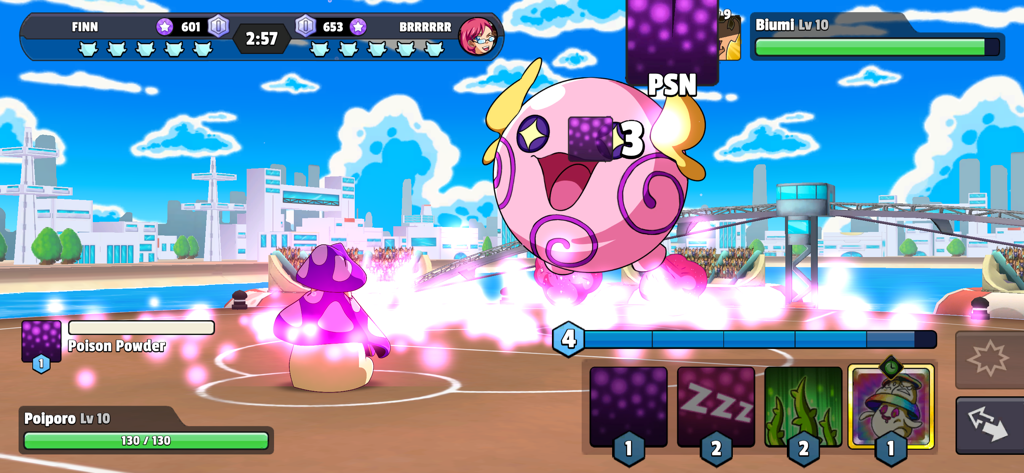The image size is (1024, 473).
Task: Play the purple Poison Powder card
Action: [x=628, y=405]
